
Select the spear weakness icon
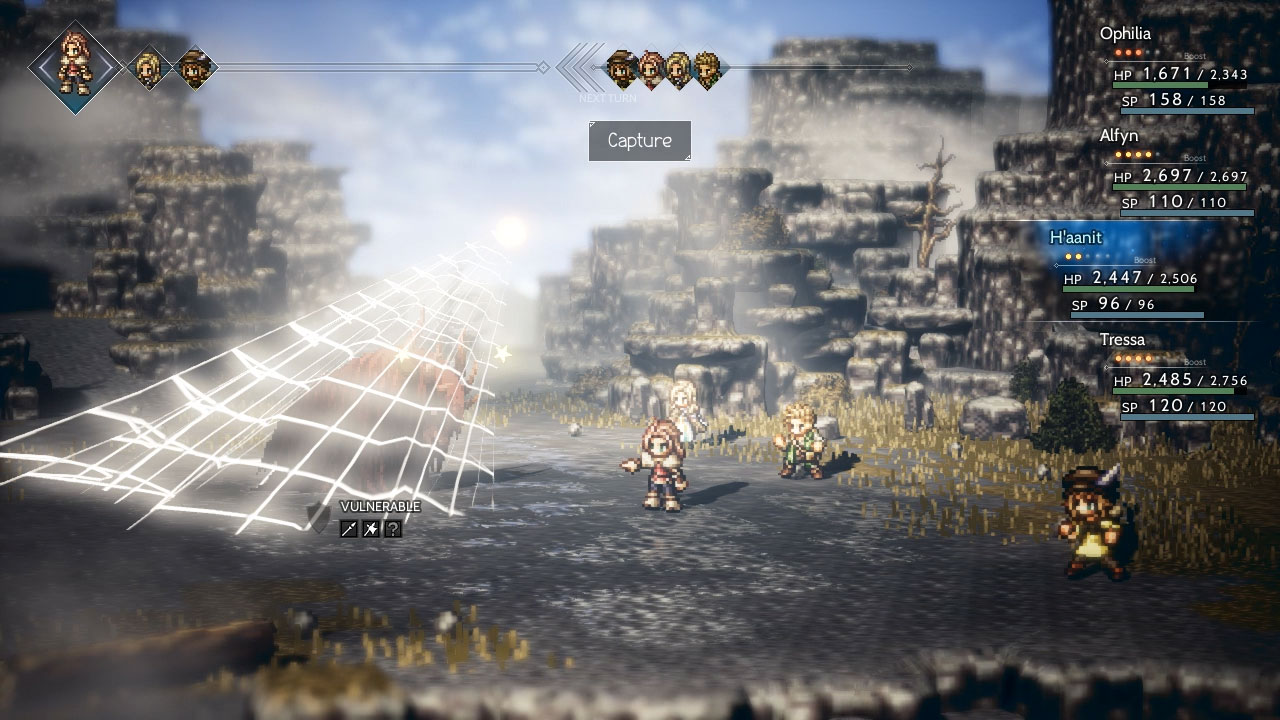coord(349,529)
